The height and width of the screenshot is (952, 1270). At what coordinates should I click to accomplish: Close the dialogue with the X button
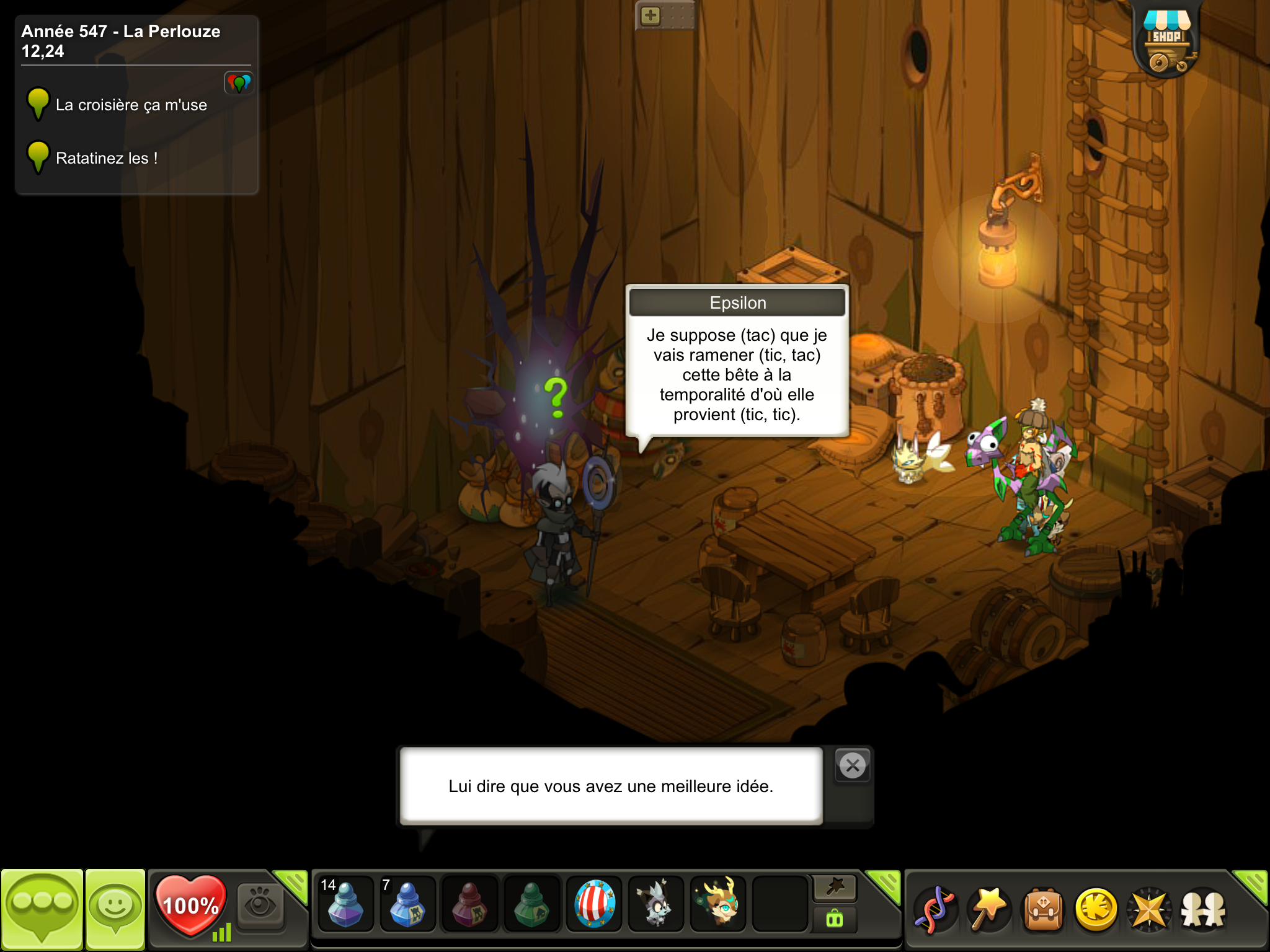click(x=853, y=766)
